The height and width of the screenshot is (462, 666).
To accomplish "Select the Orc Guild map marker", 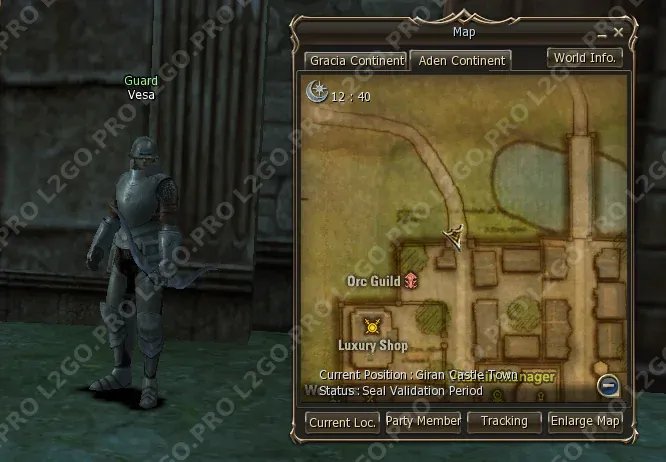I will (410, 283).
